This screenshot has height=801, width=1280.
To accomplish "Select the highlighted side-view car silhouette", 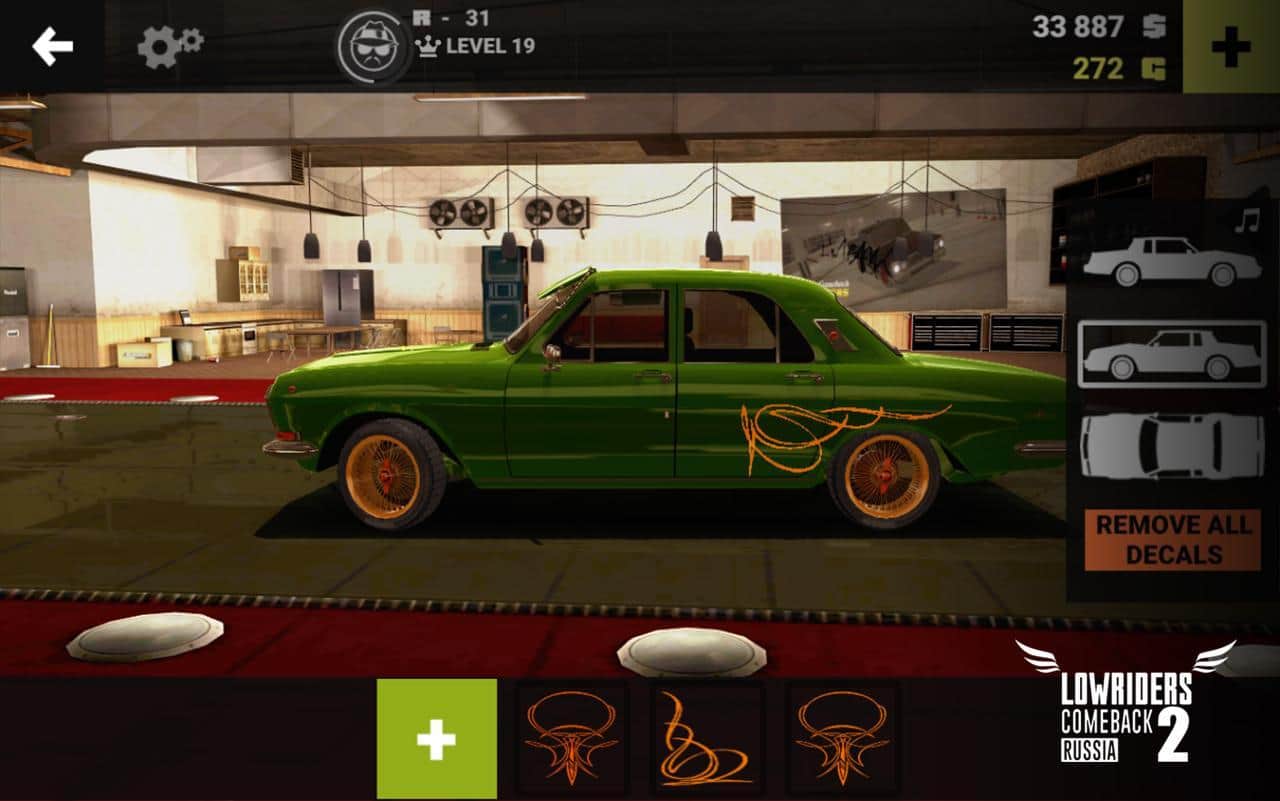I will coord(1172,354).
